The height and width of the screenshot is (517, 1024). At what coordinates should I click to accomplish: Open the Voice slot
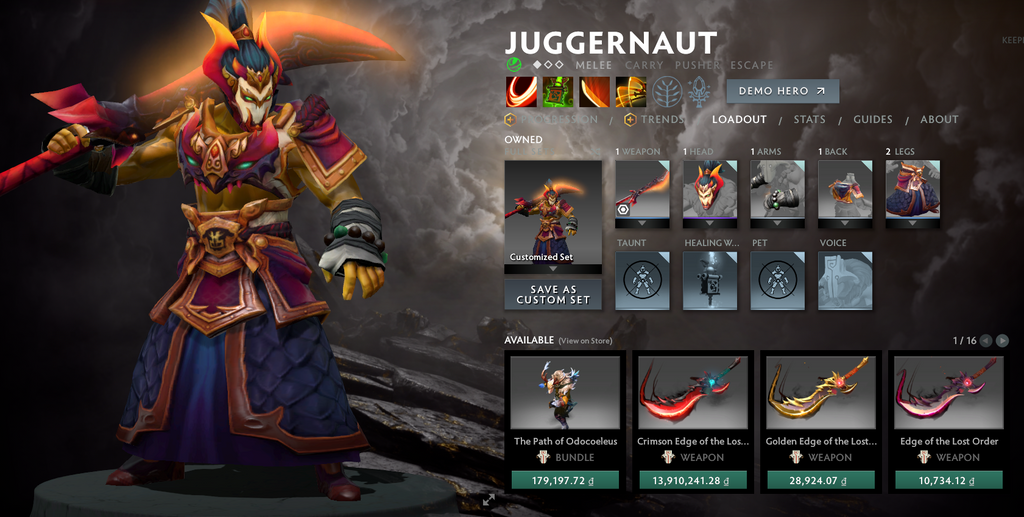[845, 280]
